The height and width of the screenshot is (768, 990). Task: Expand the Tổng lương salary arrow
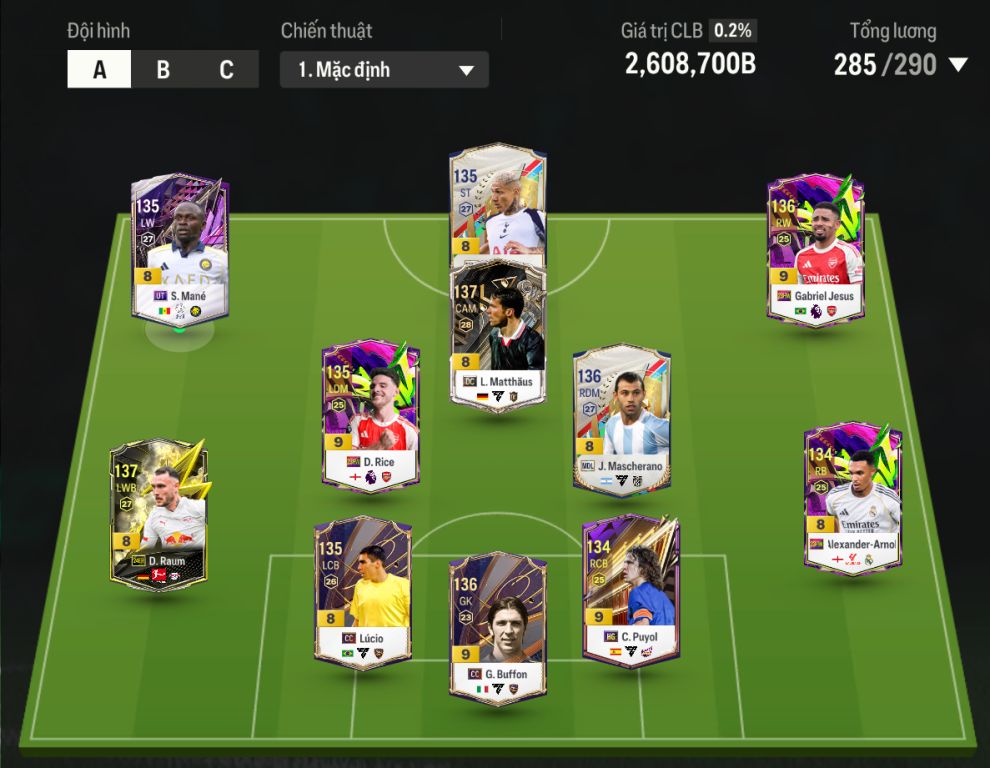[x=958, y=66]
